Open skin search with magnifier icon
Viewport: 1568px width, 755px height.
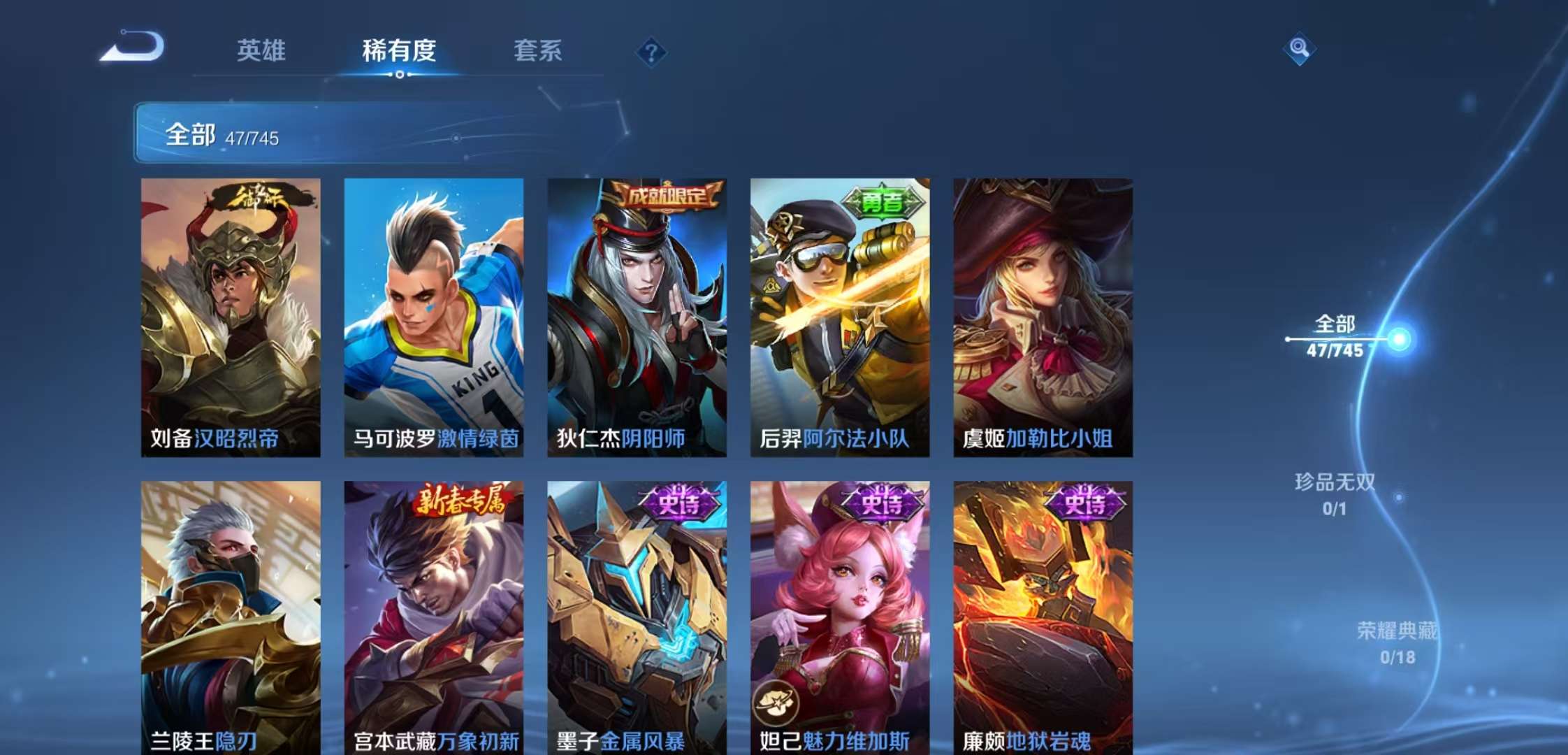[x=1301, y=49]
